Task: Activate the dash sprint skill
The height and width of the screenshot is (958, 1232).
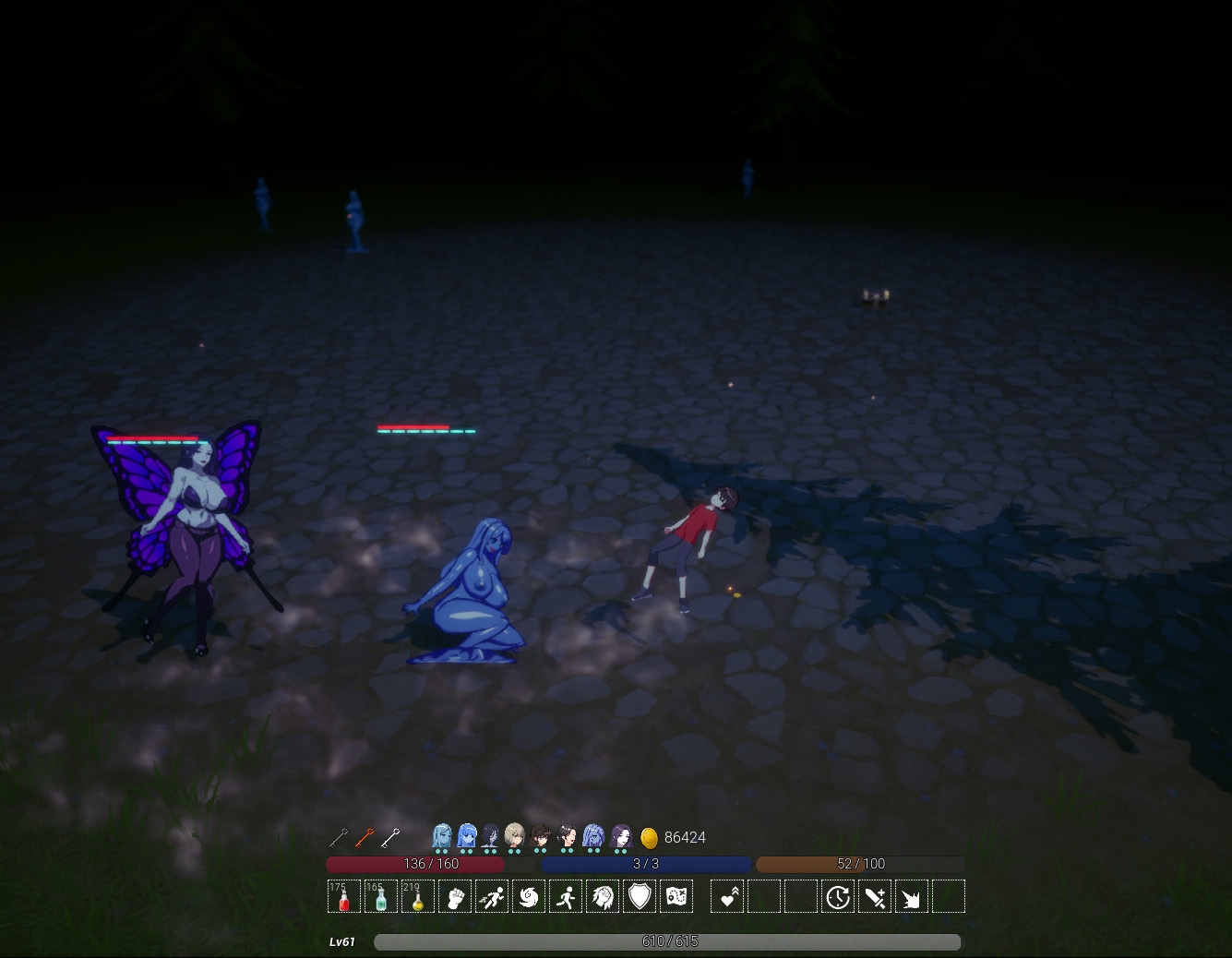Action: (x=491, y=897)
